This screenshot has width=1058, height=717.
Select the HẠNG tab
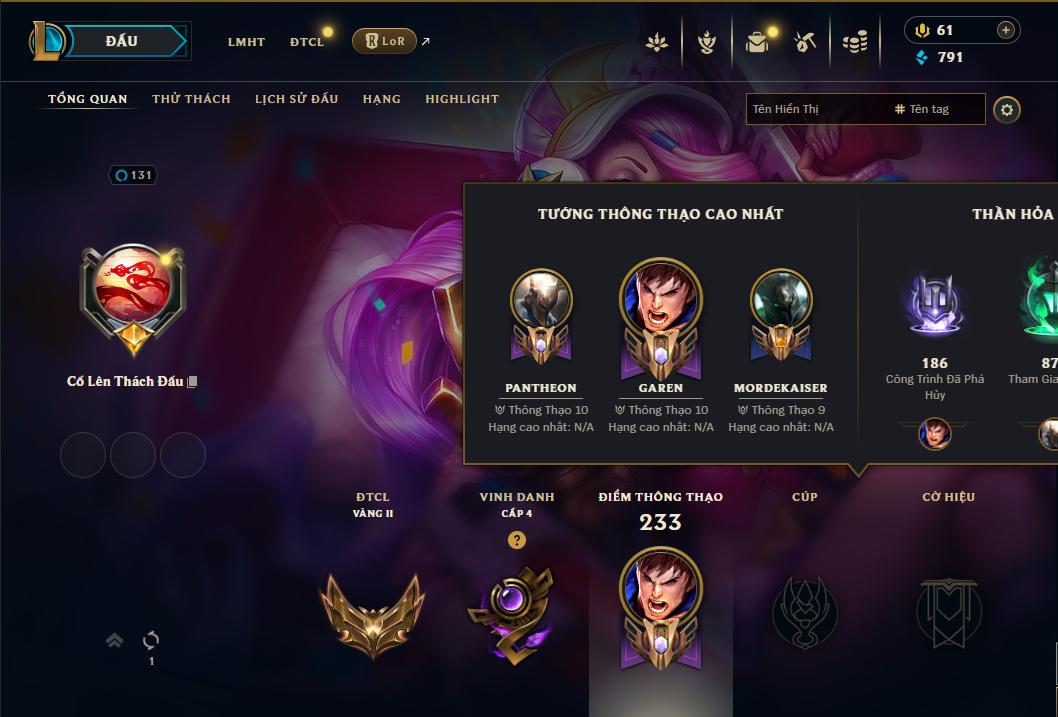381,99
